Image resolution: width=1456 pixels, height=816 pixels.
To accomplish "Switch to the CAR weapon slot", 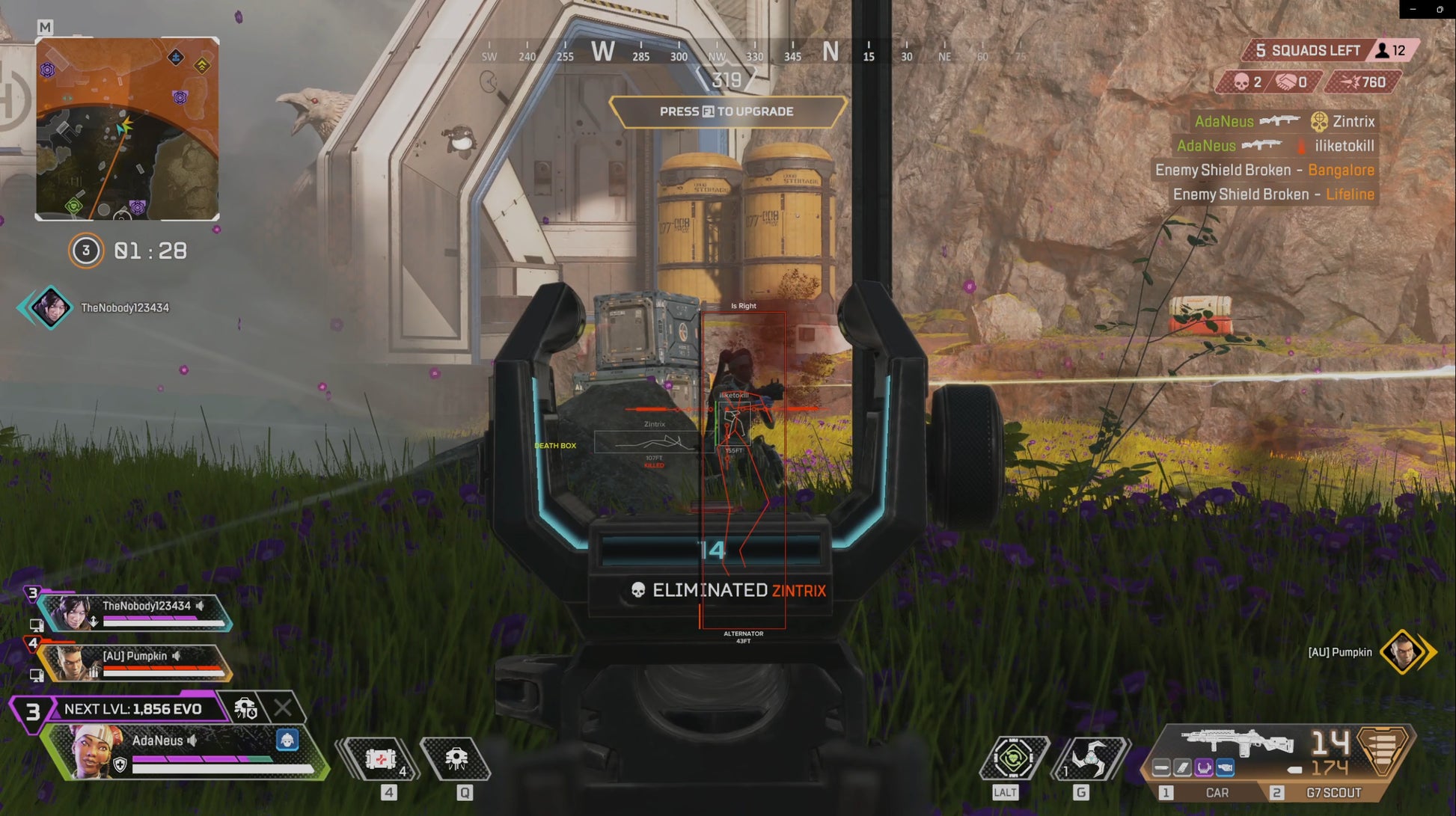I will pyautogui.click(x=1217, y=792).
